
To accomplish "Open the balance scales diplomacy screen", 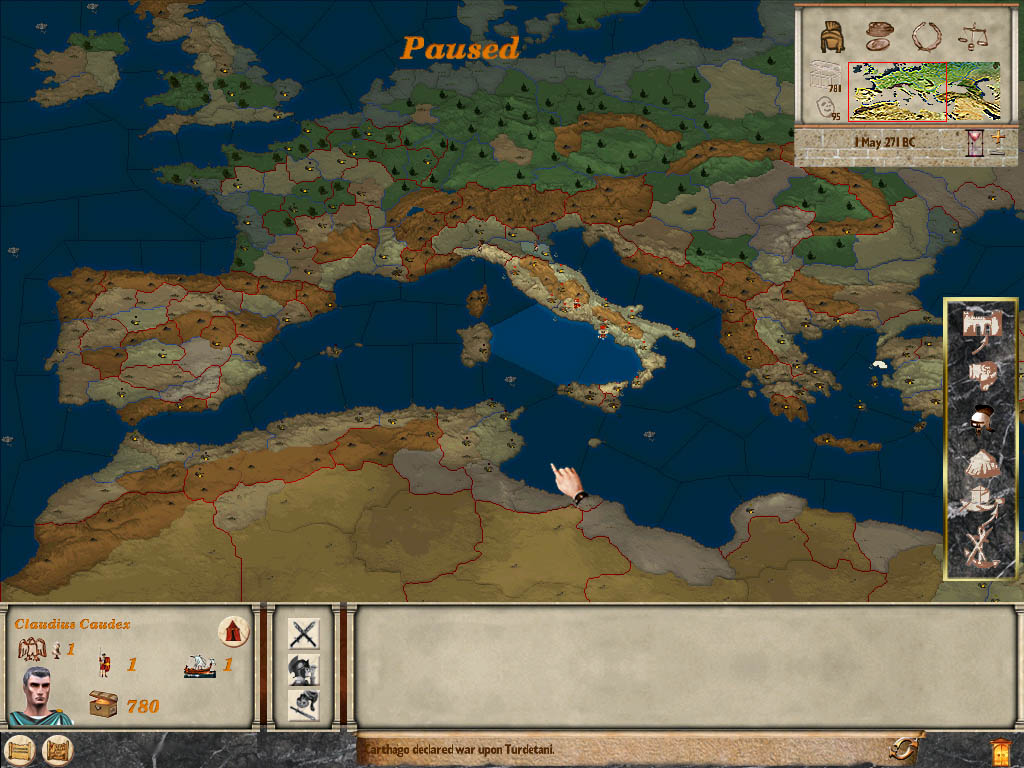I will (x=972, y=37).
